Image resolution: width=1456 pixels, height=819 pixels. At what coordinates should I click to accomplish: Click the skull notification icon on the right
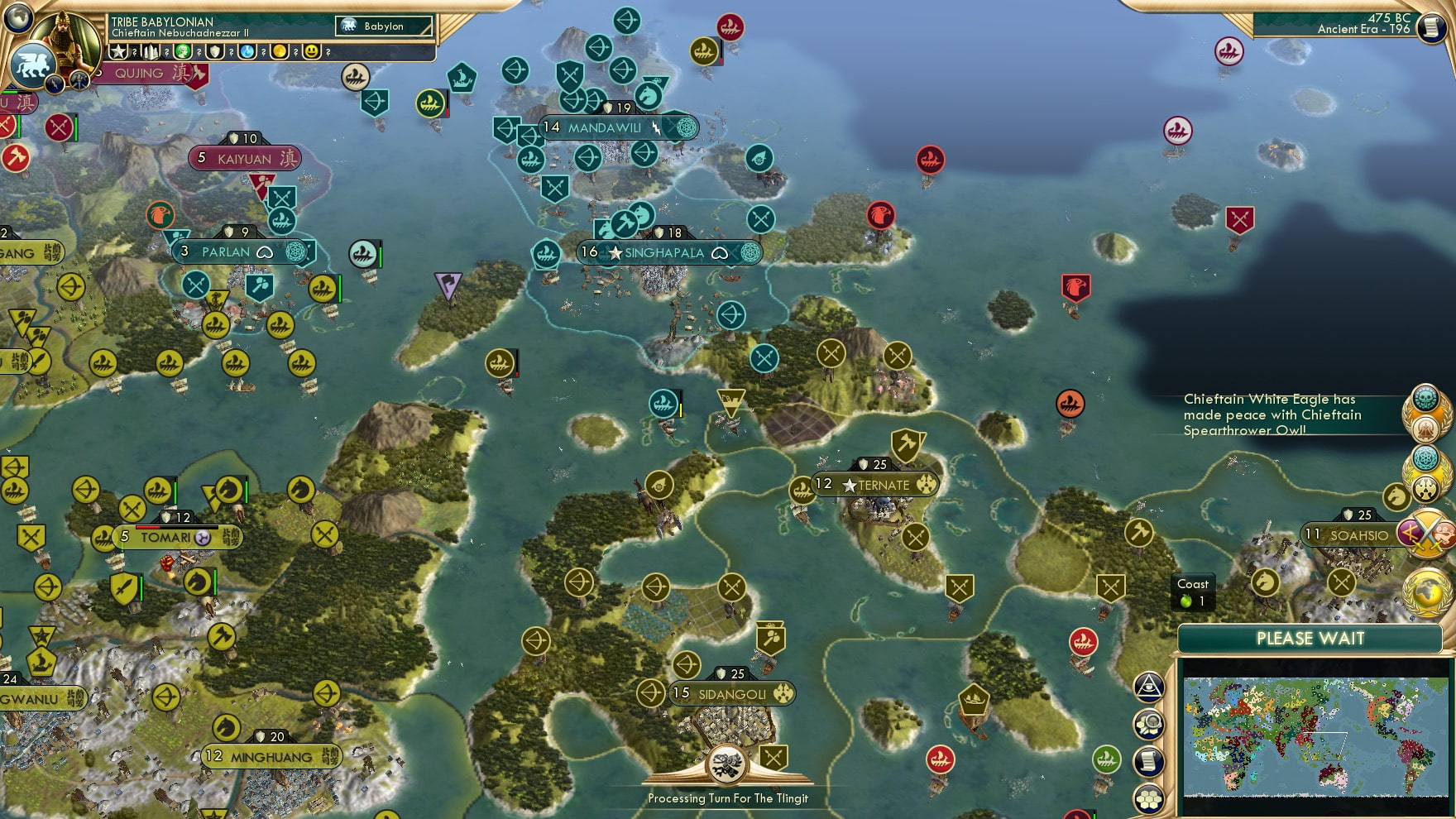pyautogui.click(x=1425, y=398)
